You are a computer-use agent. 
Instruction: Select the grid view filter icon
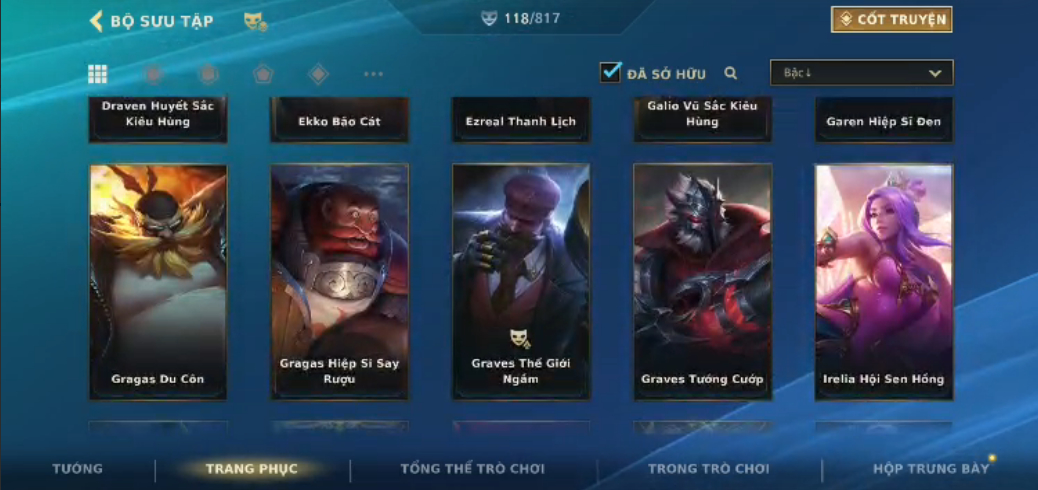tap(98, 74)
